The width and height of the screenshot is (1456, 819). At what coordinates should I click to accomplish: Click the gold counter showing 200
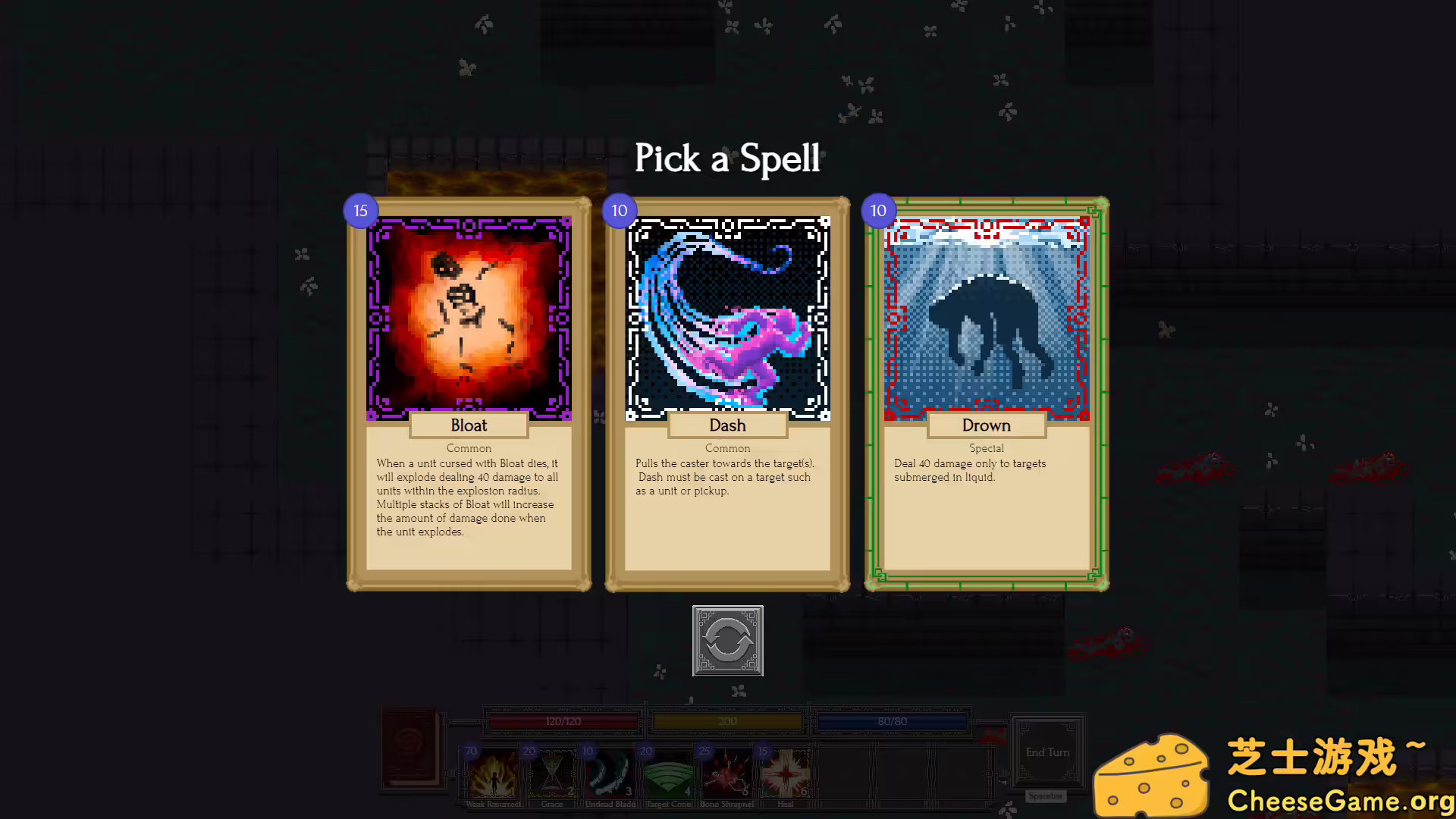click(x=726, y=721)
